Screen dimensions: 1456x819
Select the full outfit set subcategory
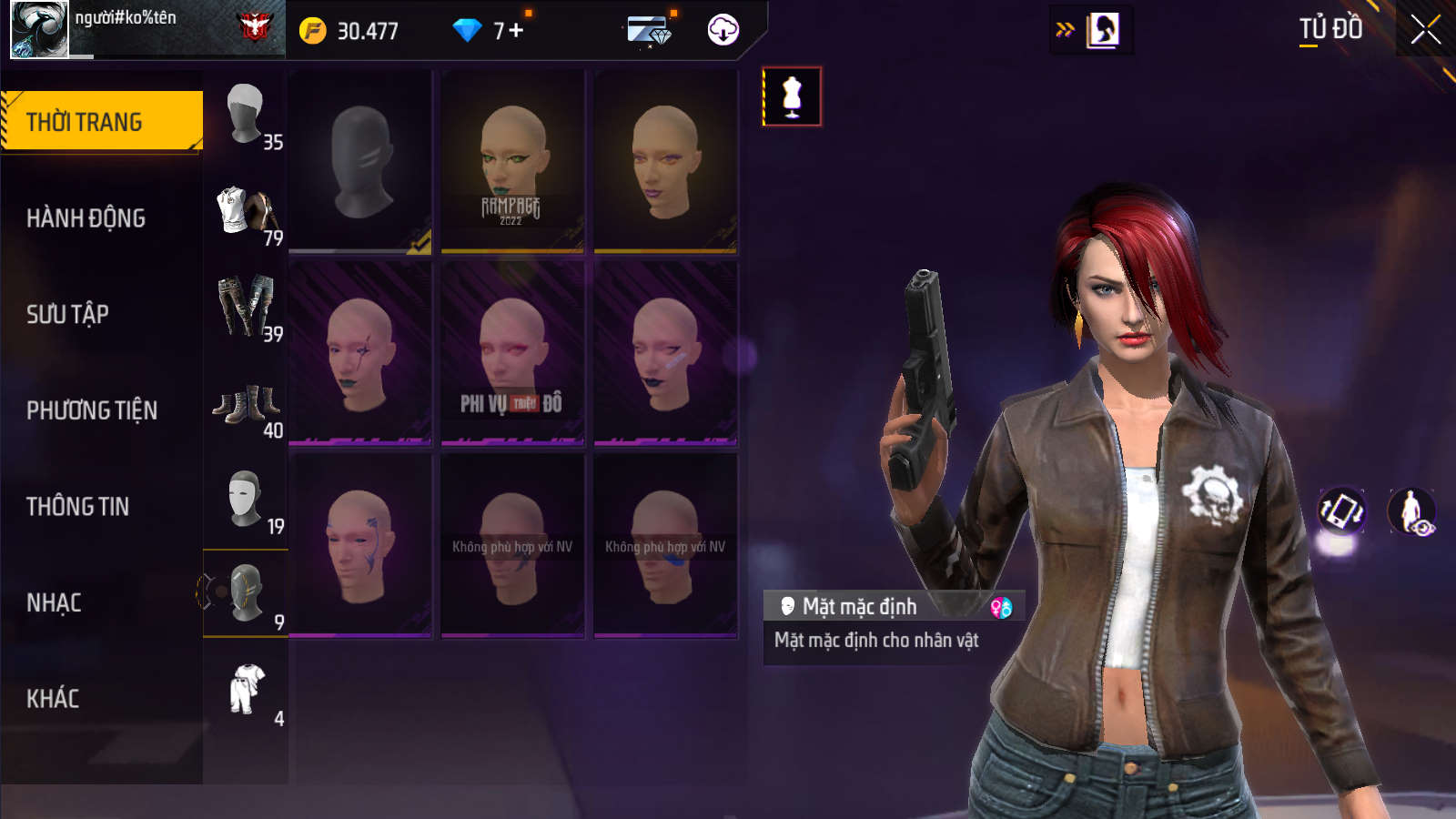[246, 693]
